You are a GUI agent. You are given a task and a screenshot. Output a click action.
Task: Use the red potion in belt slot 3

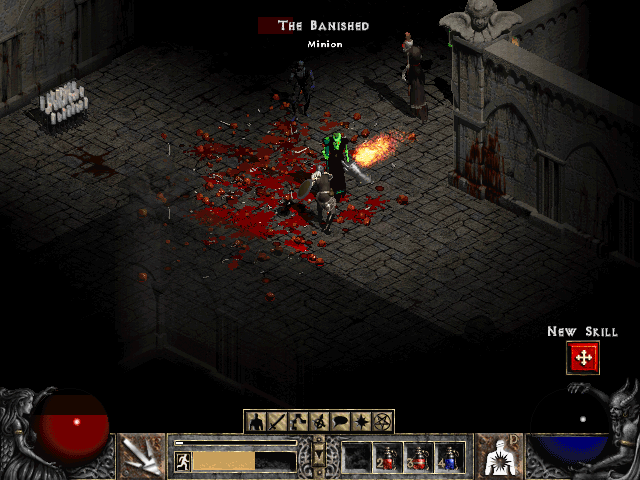(x=419, y=458)
